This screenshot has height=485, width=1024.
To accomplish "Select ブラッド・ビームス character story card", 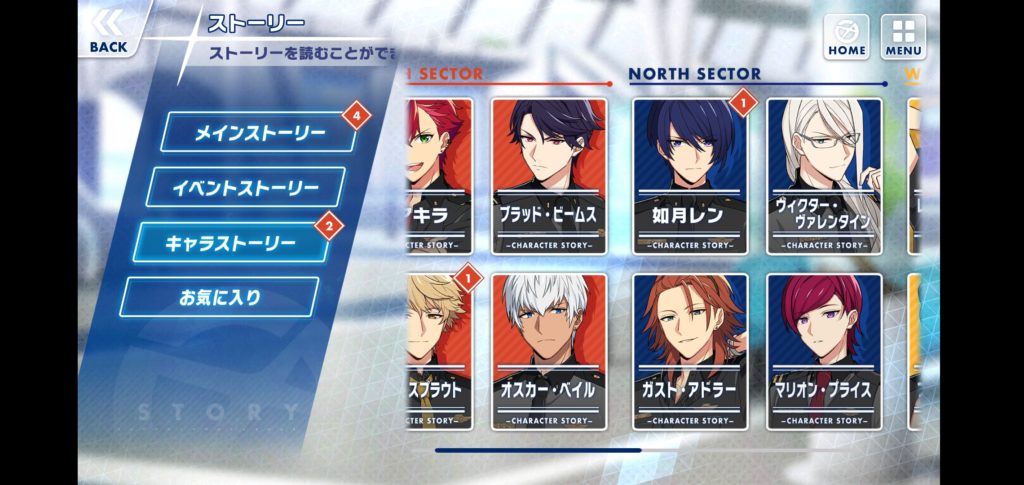I will (x=549, y=176).
